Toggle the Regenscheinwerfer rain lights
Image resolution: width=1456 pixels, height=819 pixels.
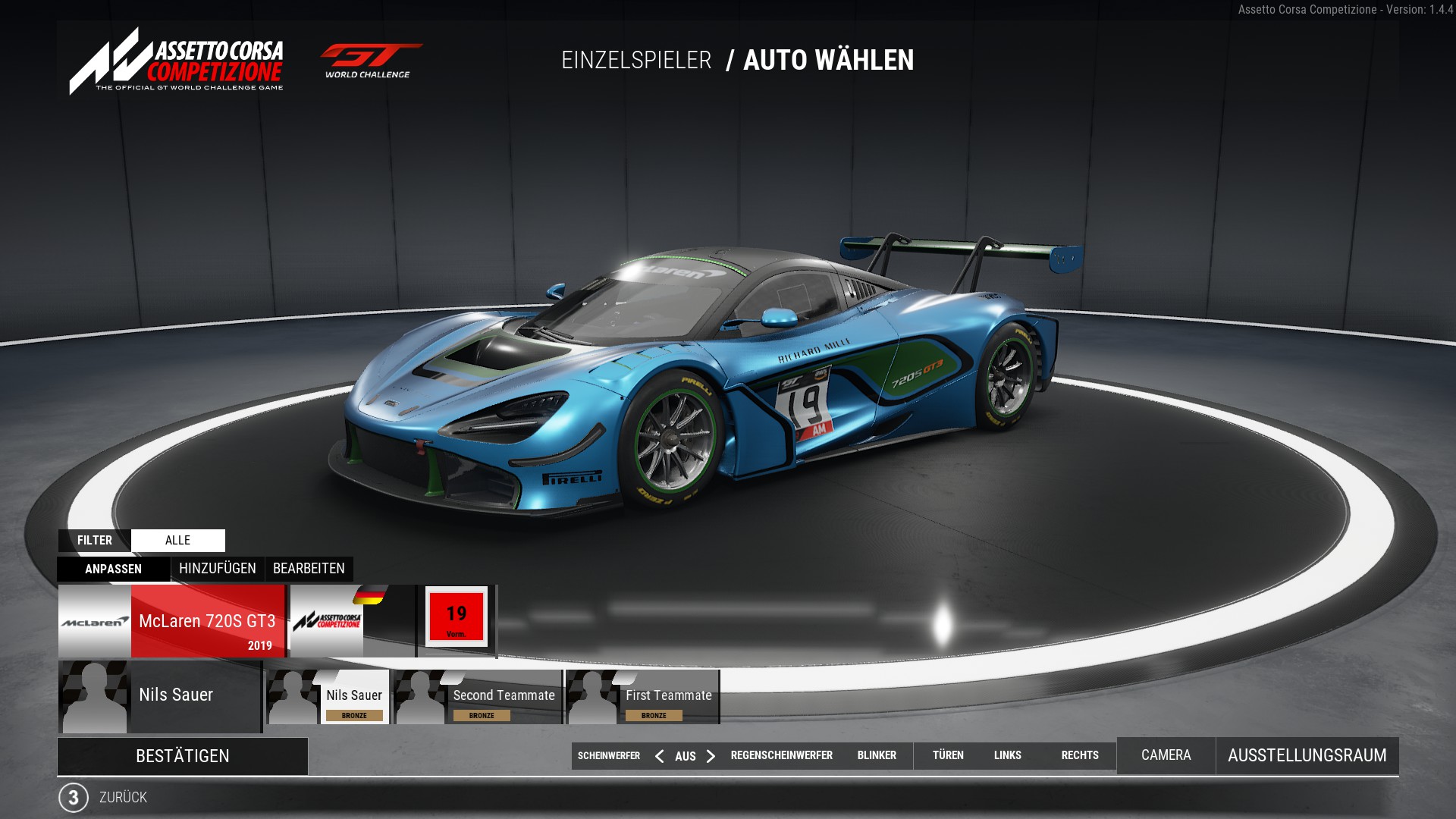click(x=781, y=755)
